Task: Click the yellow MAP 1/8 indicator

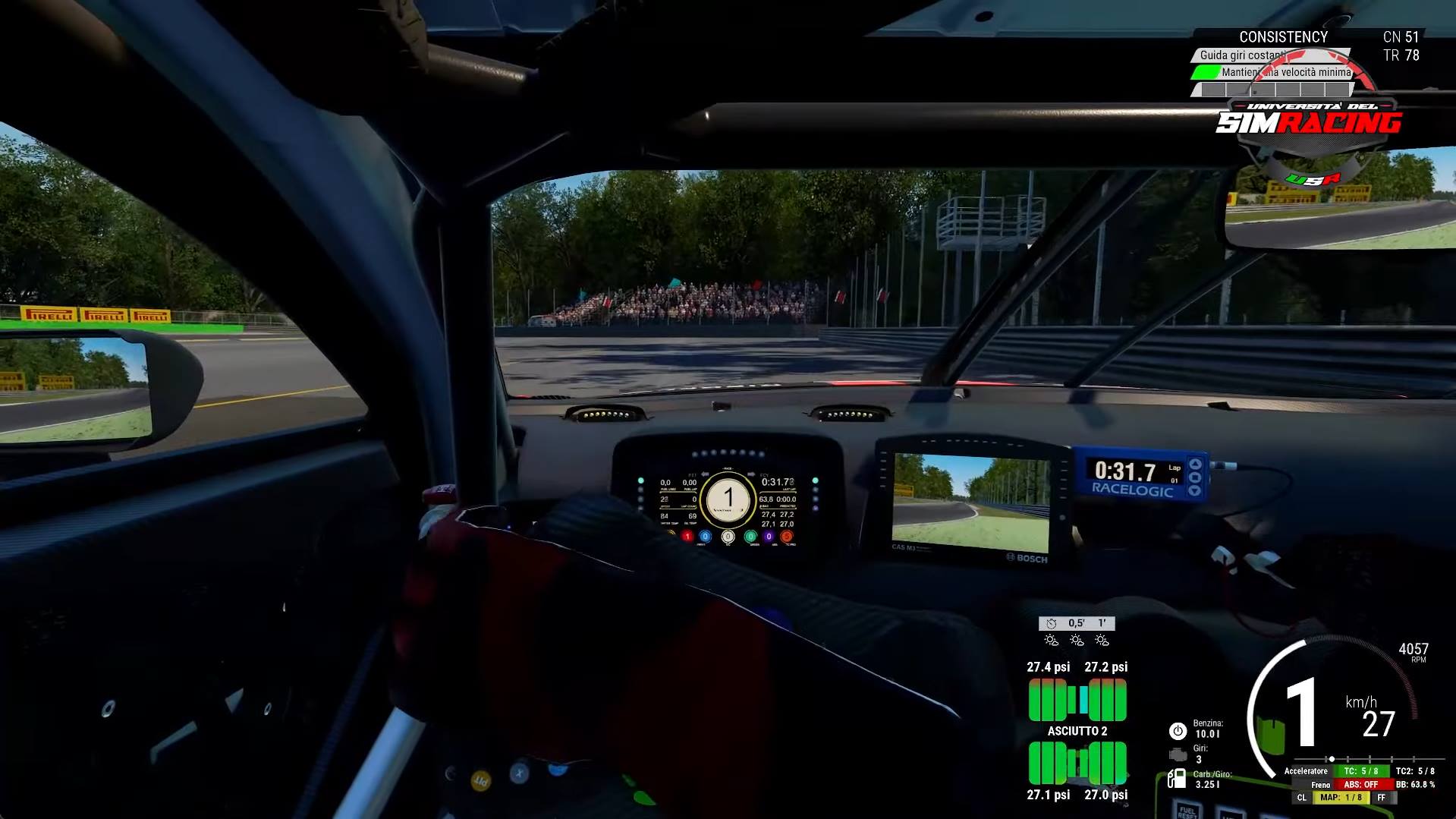Action: pyautogui.click(x=1341, y=798)
